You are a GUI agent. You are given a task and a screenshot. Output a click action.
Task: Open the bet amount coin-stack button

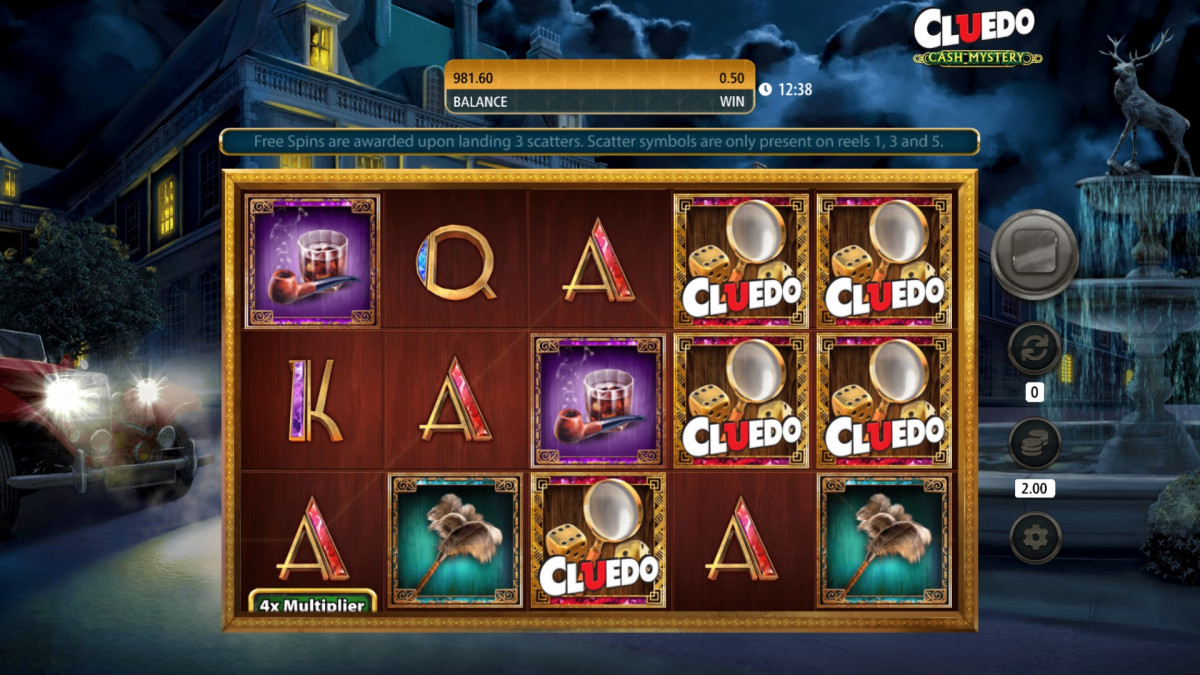(x=1034, y=444)
